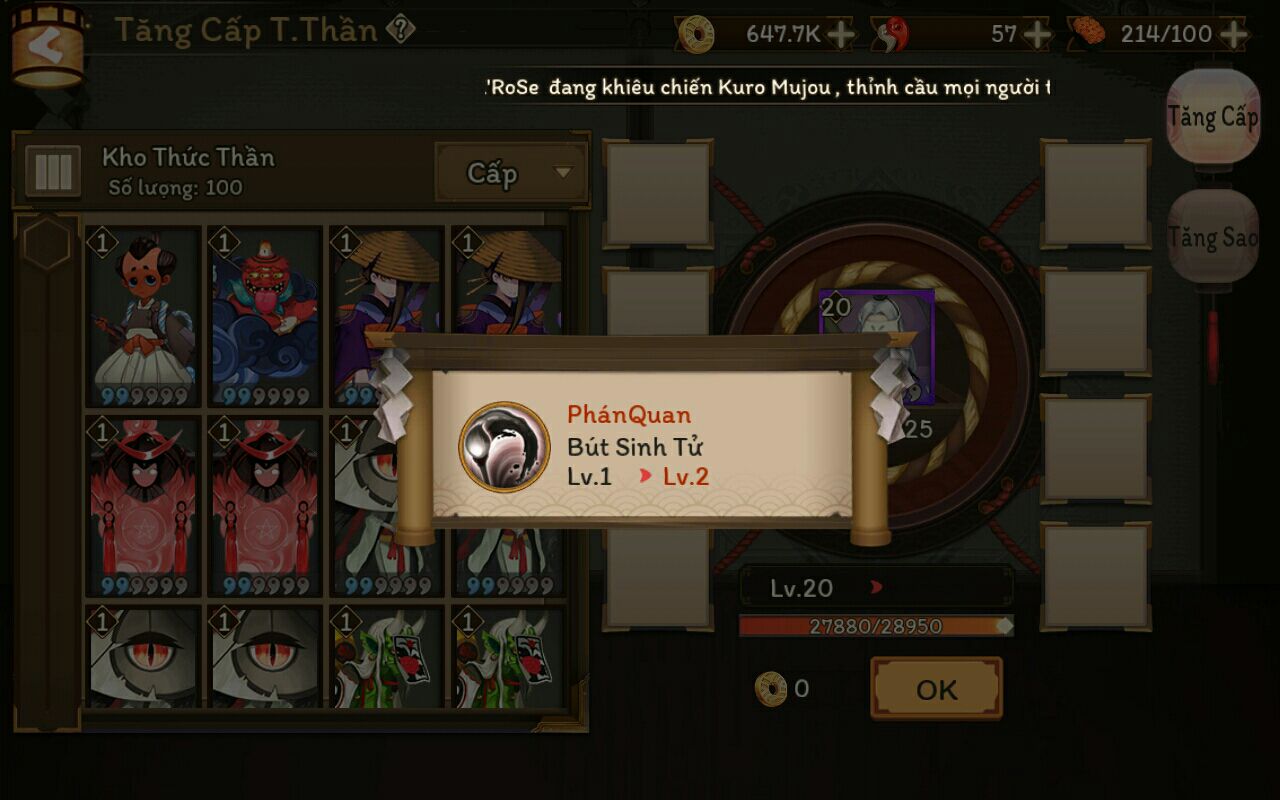
Task: Click the hexagon filter on left sidebar
Action: click(46, 243)
